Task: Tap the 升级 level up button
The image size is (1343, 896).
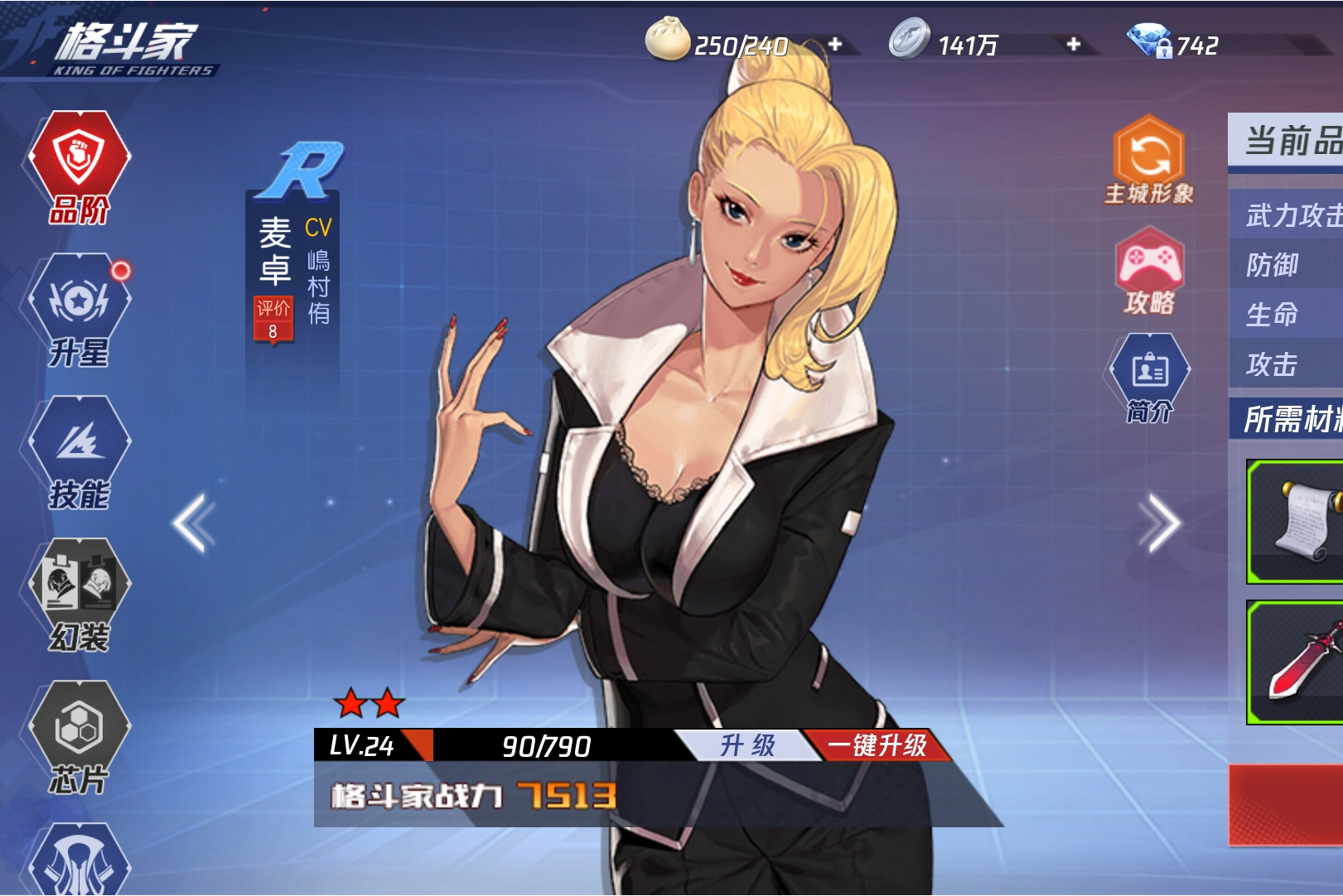Action: click(746, 745)
